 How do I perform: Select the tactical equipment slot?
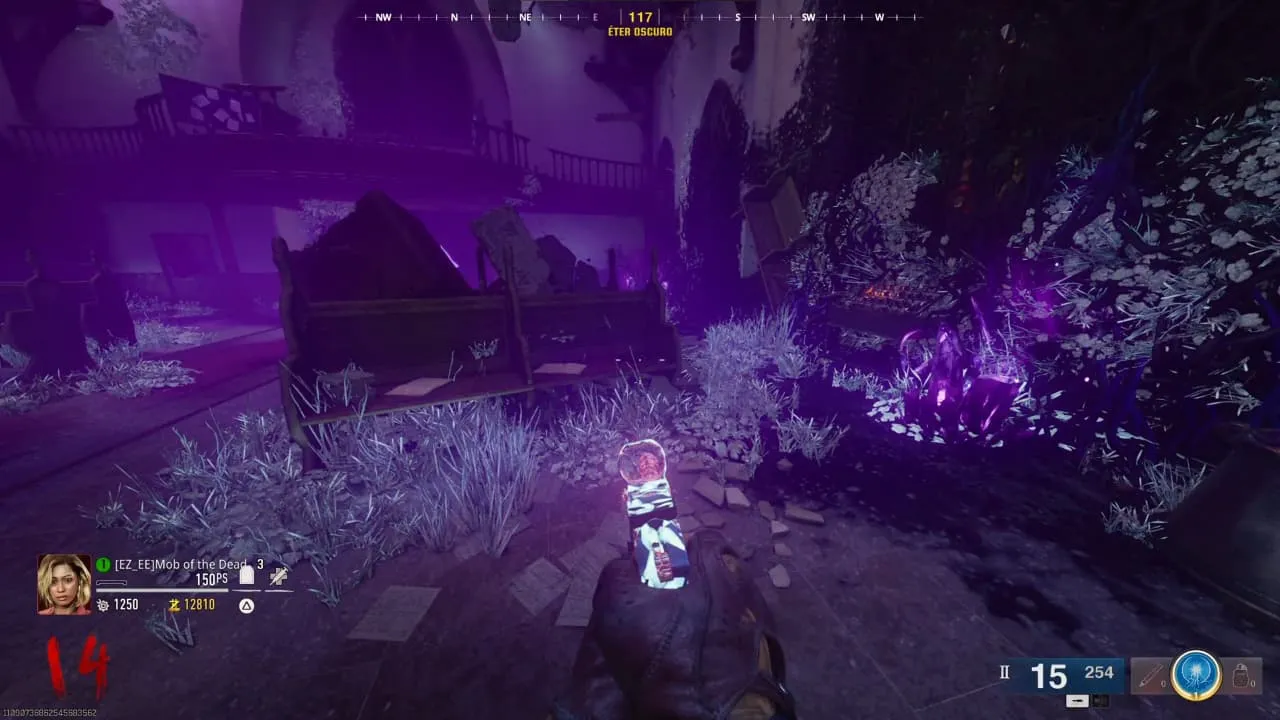pyautogui.click(x=1150, y=677)
